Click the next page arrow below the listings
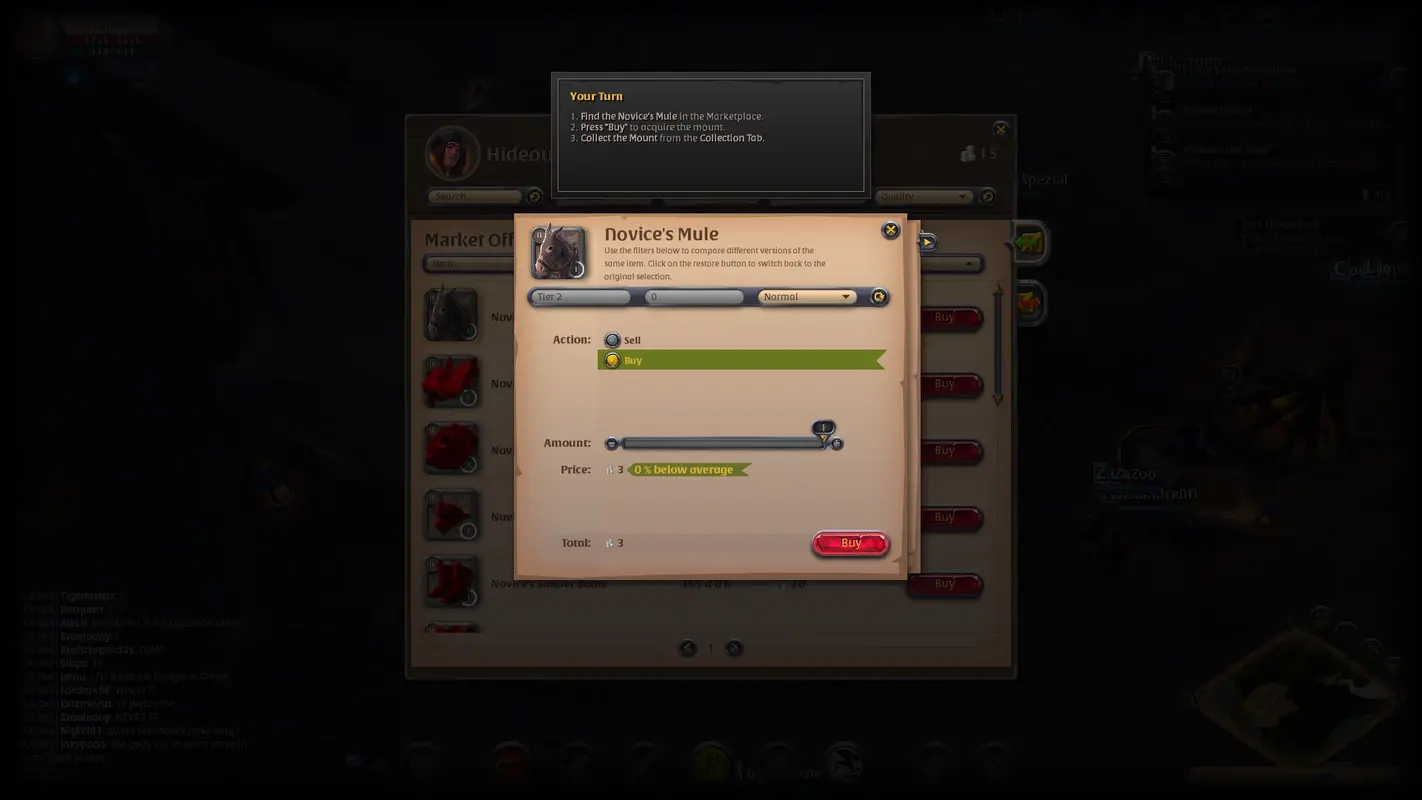 coord(734,648)
